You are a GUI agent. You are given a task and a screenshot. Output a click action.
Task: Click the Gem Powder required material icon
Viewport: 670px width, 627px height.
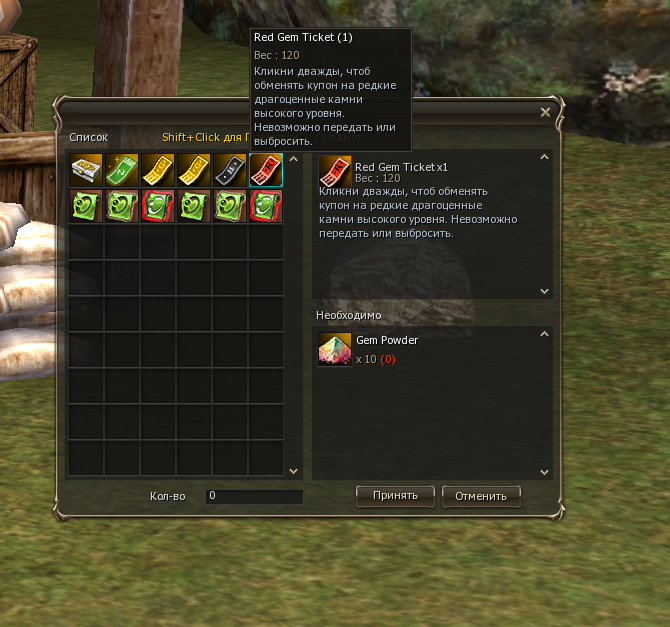(334, 349)
